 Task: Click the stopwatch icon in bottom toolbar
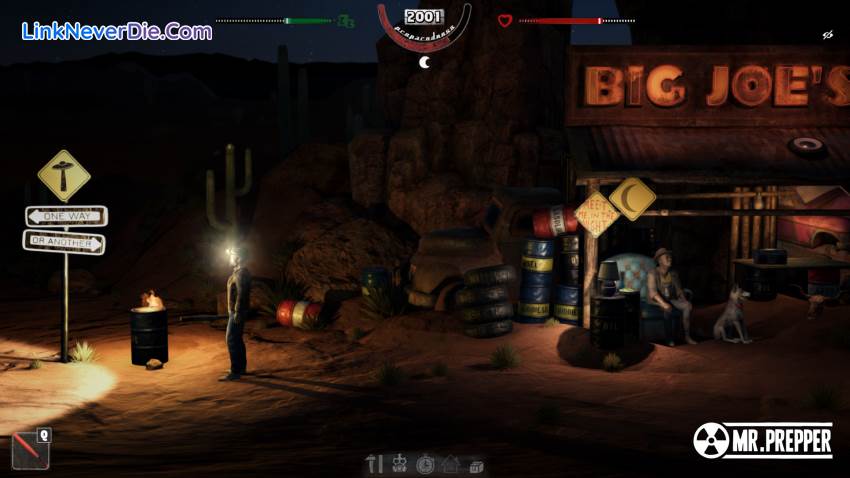pyautogui.click(x=425, y=464)
